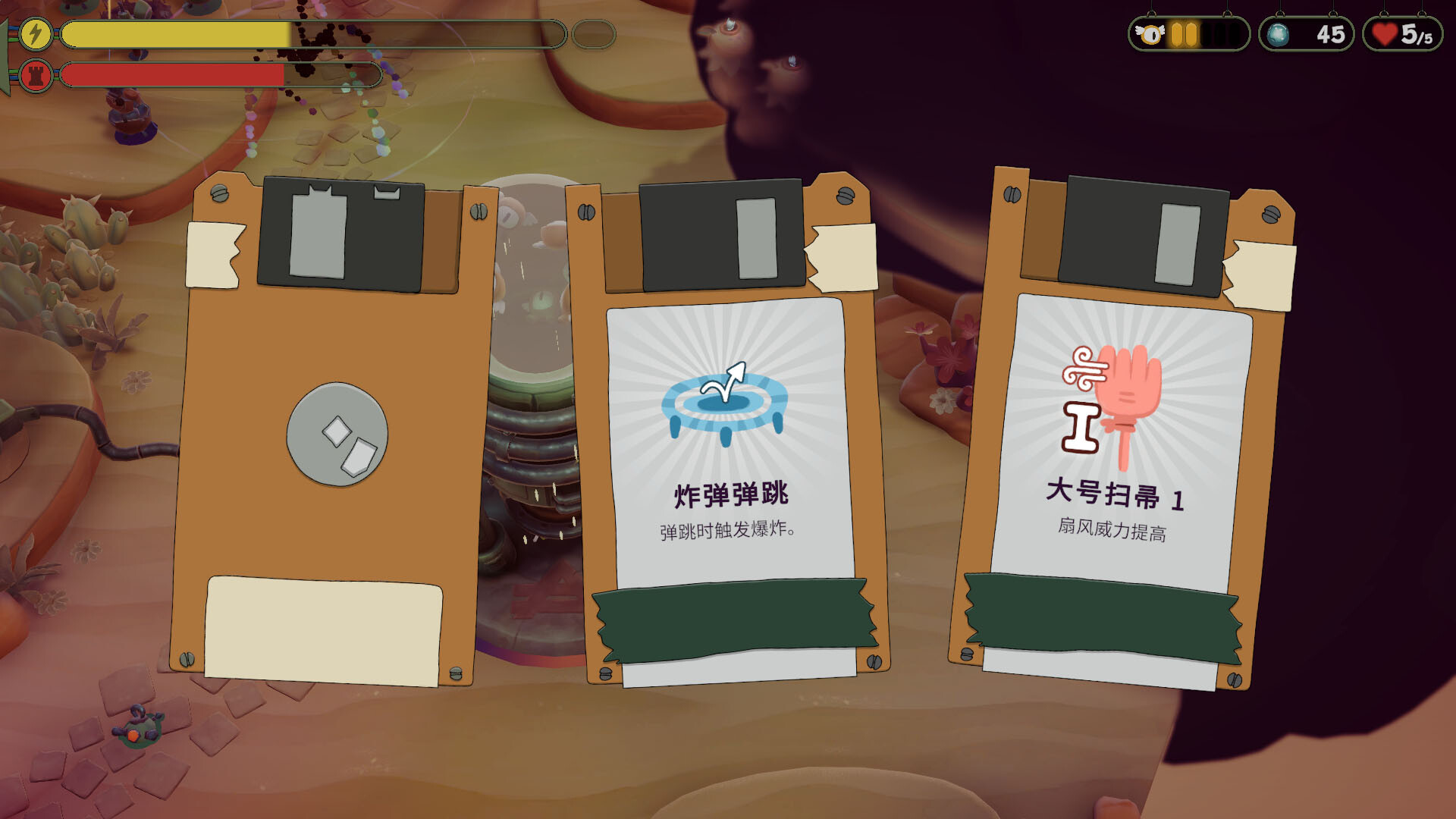
Task: Toggle the second lit gold energy pip
Action: pyautogui.click(x=1191, y=34)
